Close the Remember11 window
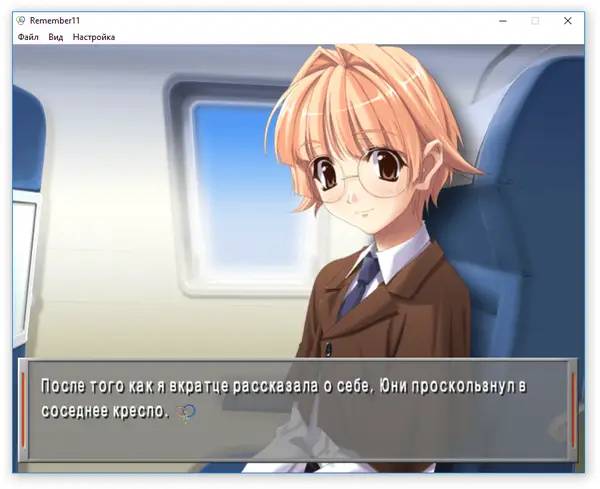This screenshot has height=489, width=600. tap(568, 20)
